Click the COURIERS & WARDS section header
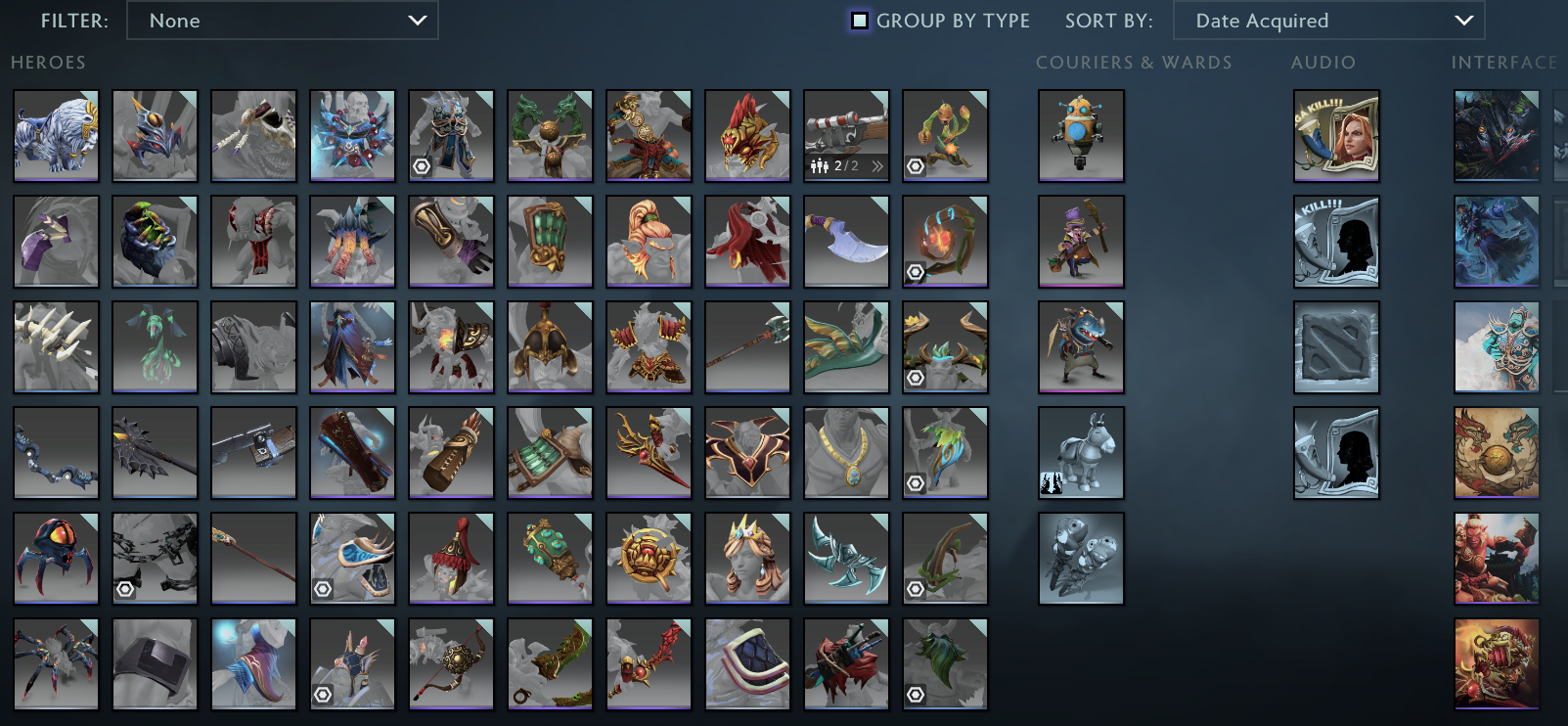 coord(1133,63)
